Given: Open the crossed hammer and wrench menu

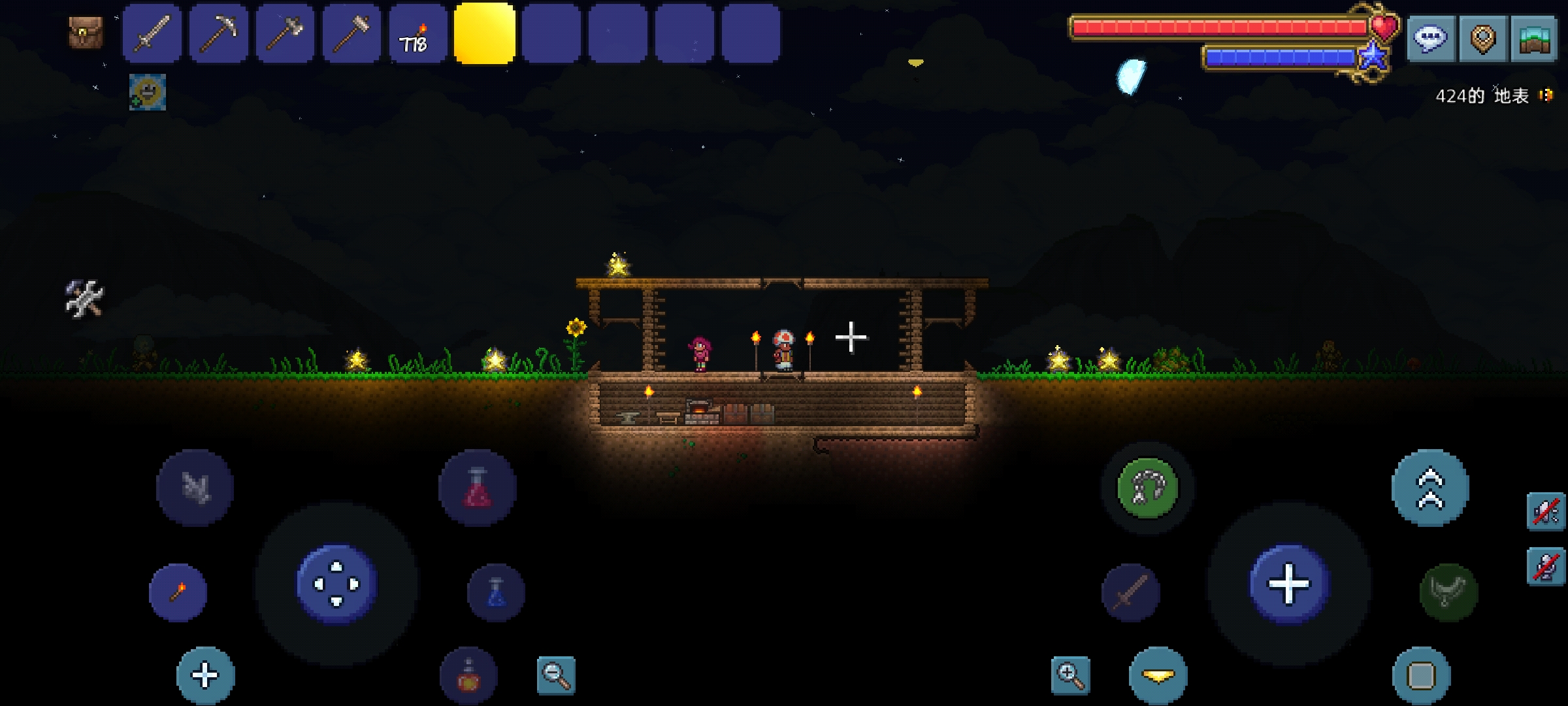Looking at the screenshot, I should pos(84,299).
